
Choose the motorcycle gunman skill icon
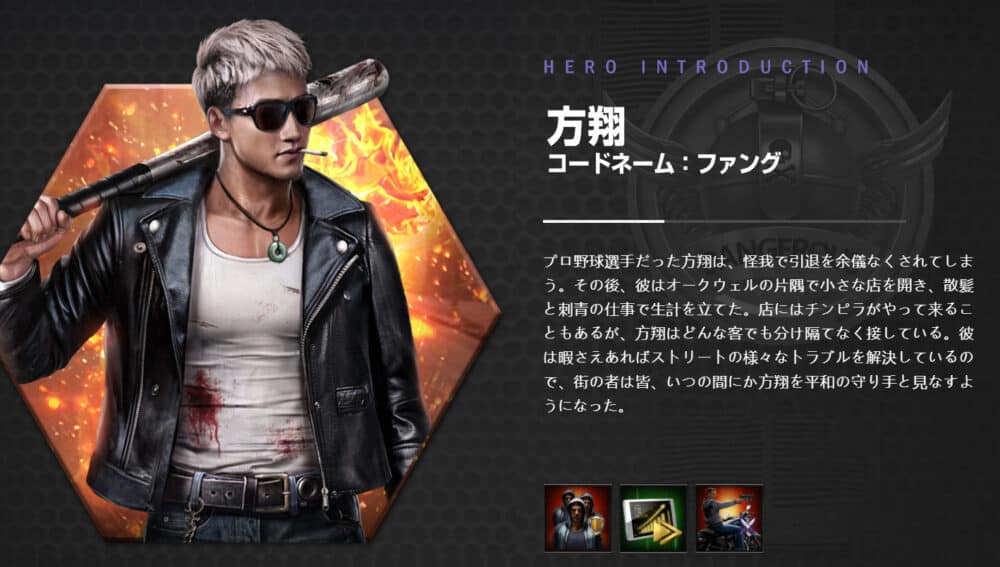coord(729,517)
